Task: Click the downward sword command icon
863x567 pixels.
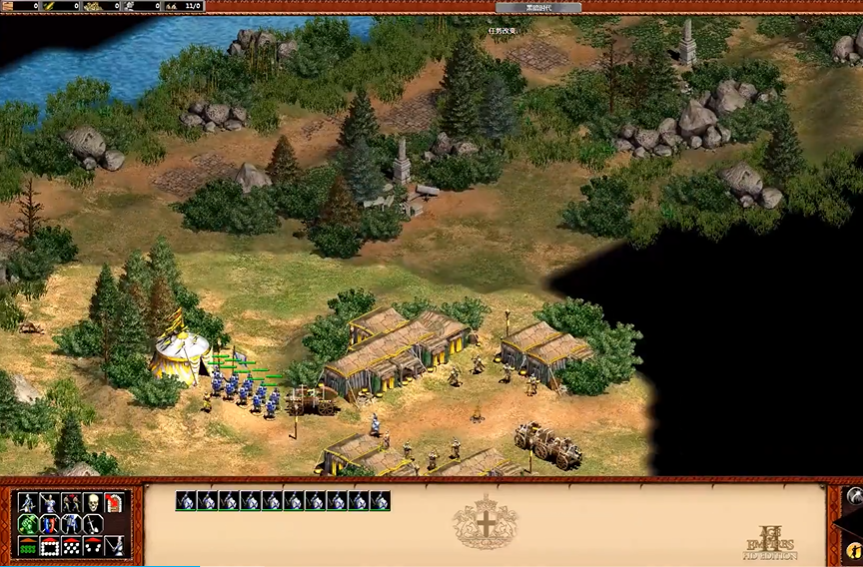Action: (92, 524)
